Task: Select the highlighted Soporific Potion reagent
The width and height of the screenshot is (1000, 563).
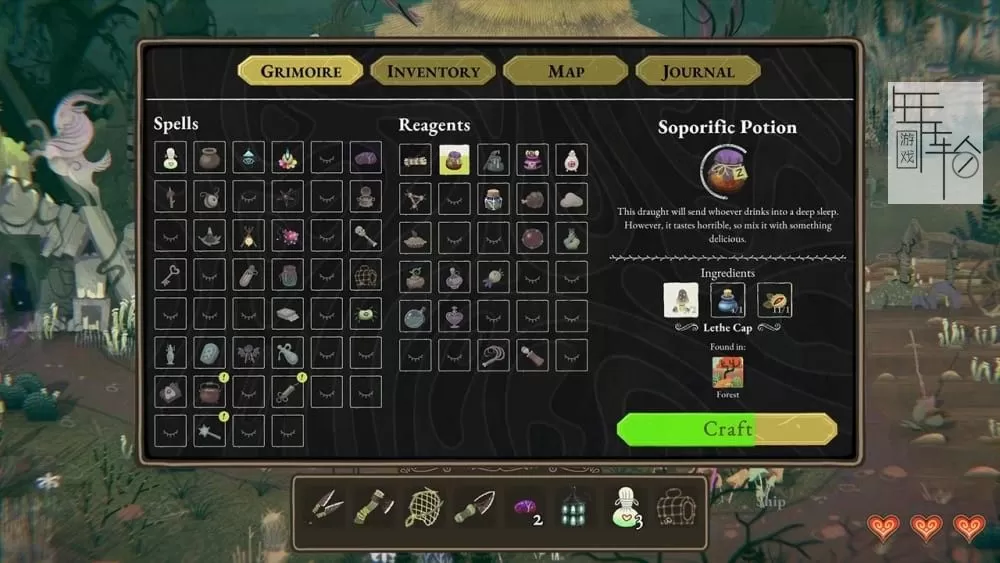Action: [455, 159]
